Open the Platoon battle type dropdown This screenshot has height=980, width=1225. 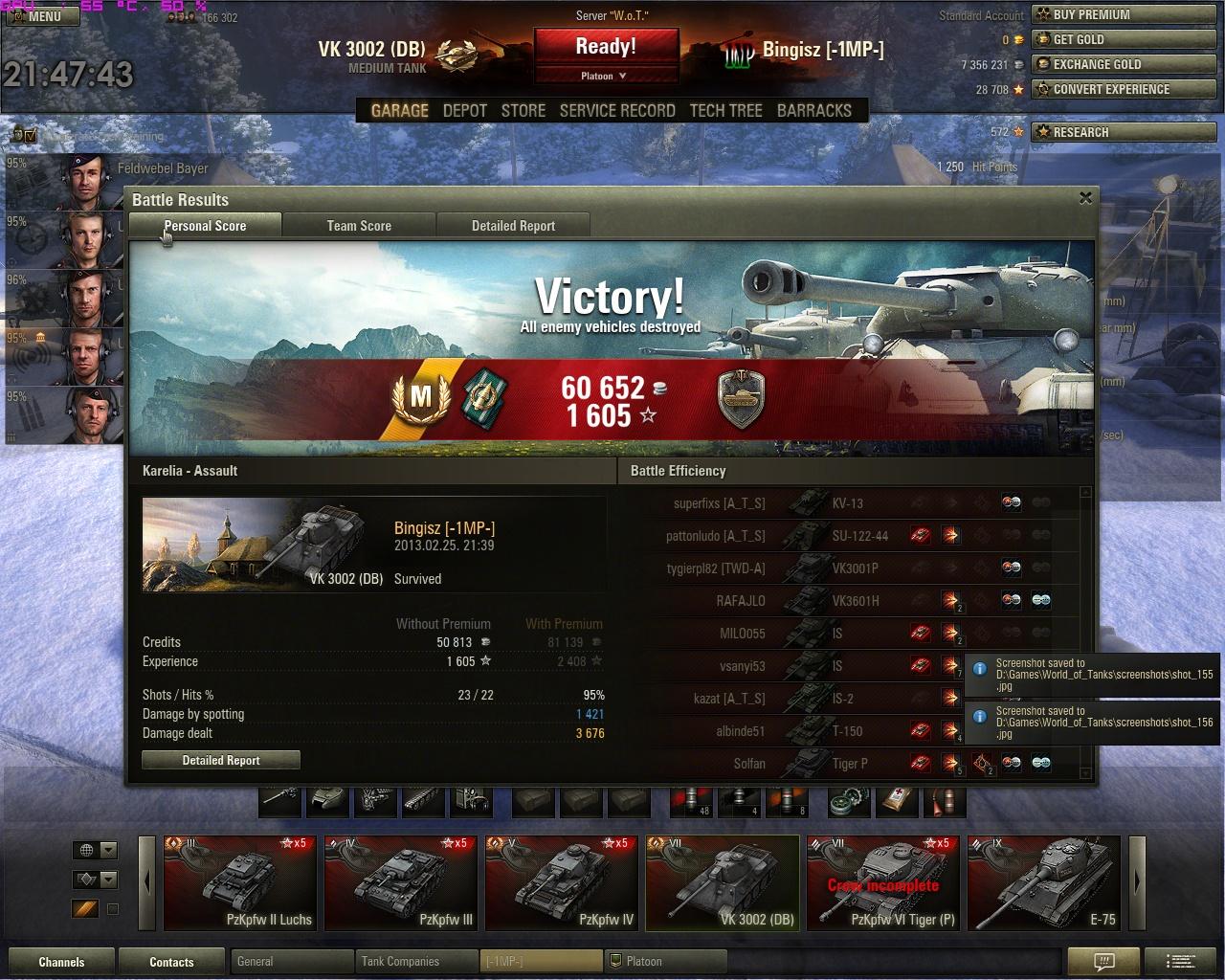coord(606,76)
